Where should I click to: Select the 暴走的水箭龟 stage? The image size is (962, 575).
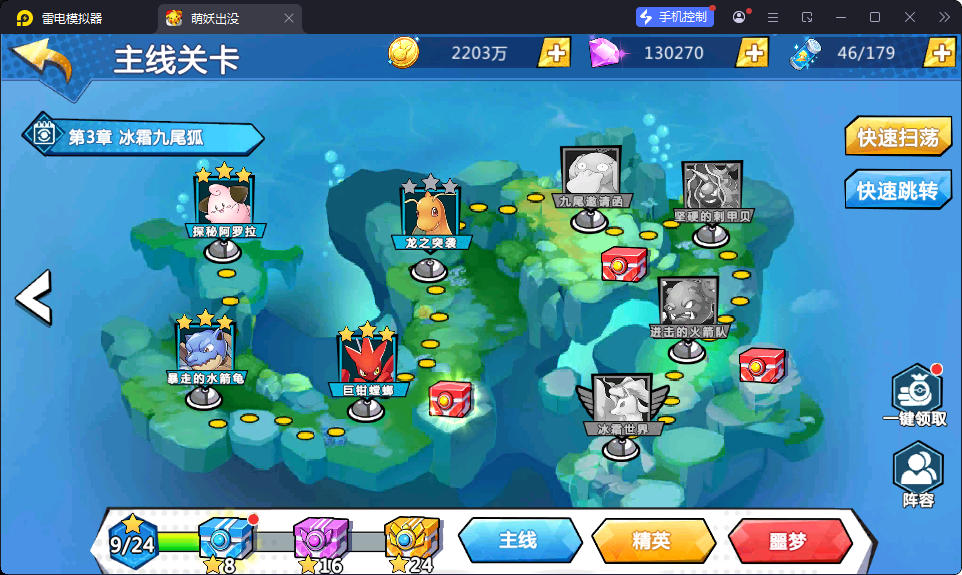(x=204, y=350)
